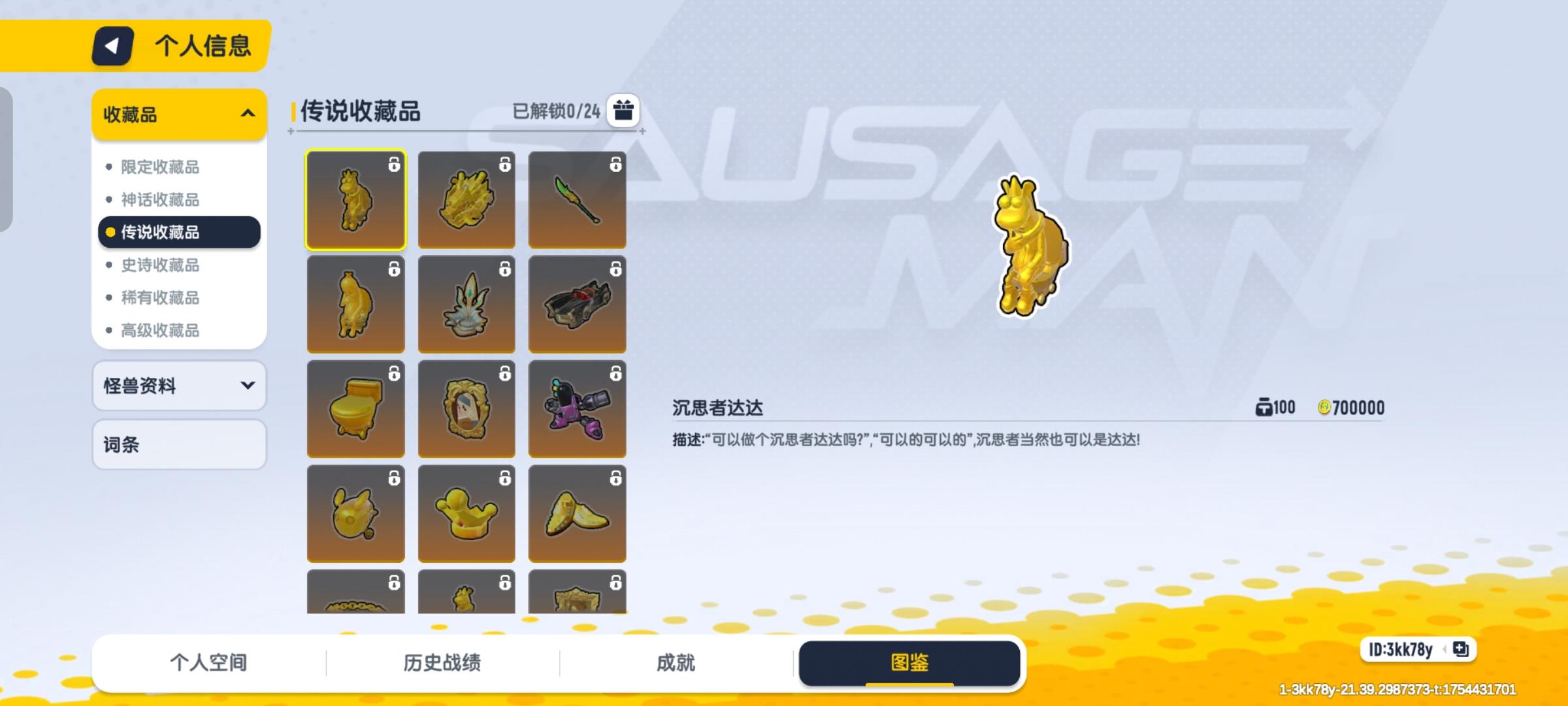1568x706 pixels.
Task: Select the black race car collectible icon
Action: click(x=577, y=304)
